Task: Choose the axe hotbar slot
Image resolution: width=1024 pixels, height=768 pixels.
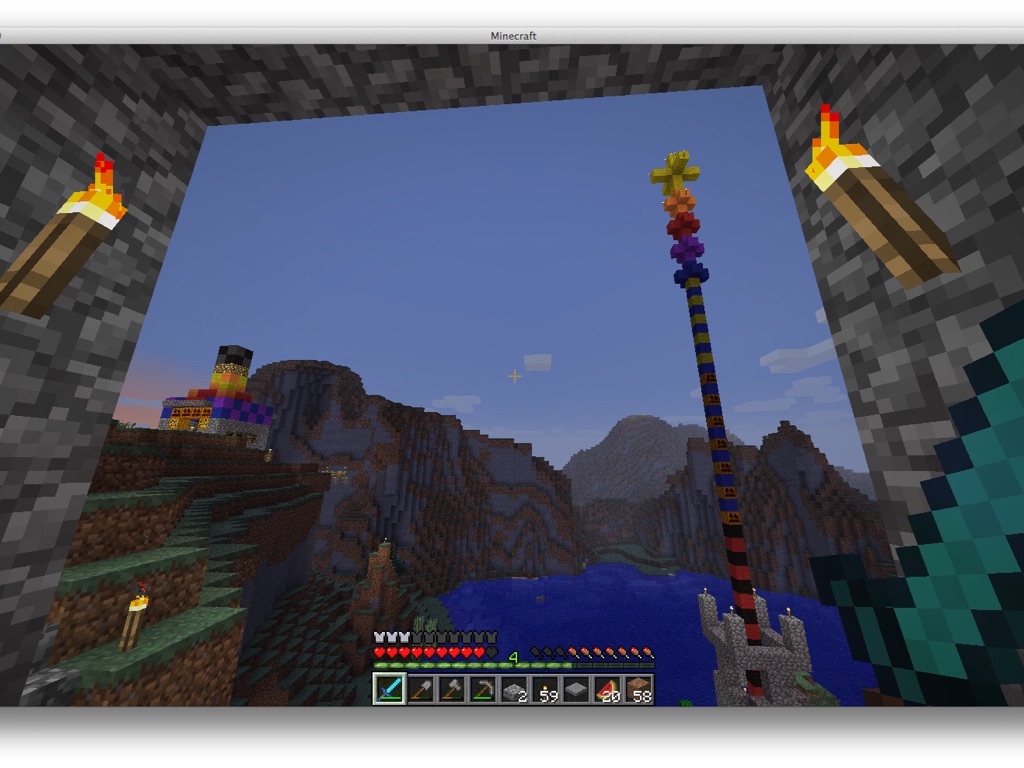Action: tap(452, 689)
